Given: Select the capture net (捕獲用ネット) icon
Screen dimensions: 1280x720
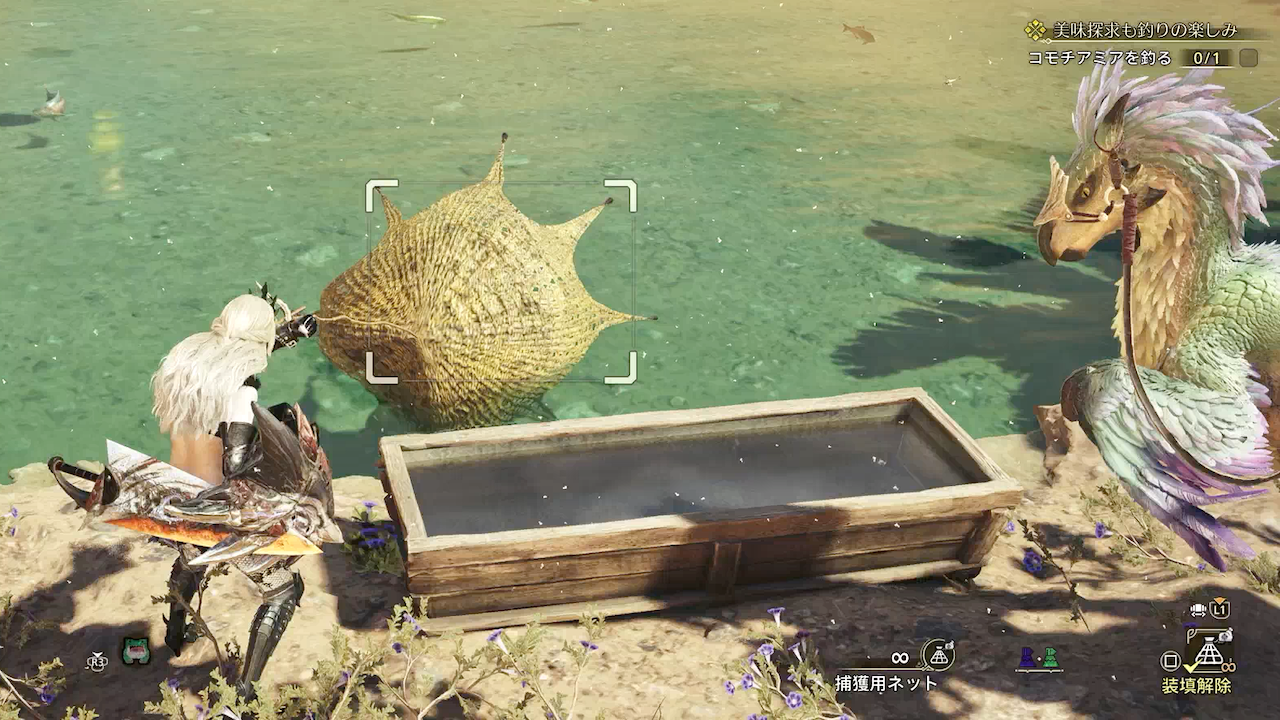Looking at the screenshot, I should click(x=939, y=657).
